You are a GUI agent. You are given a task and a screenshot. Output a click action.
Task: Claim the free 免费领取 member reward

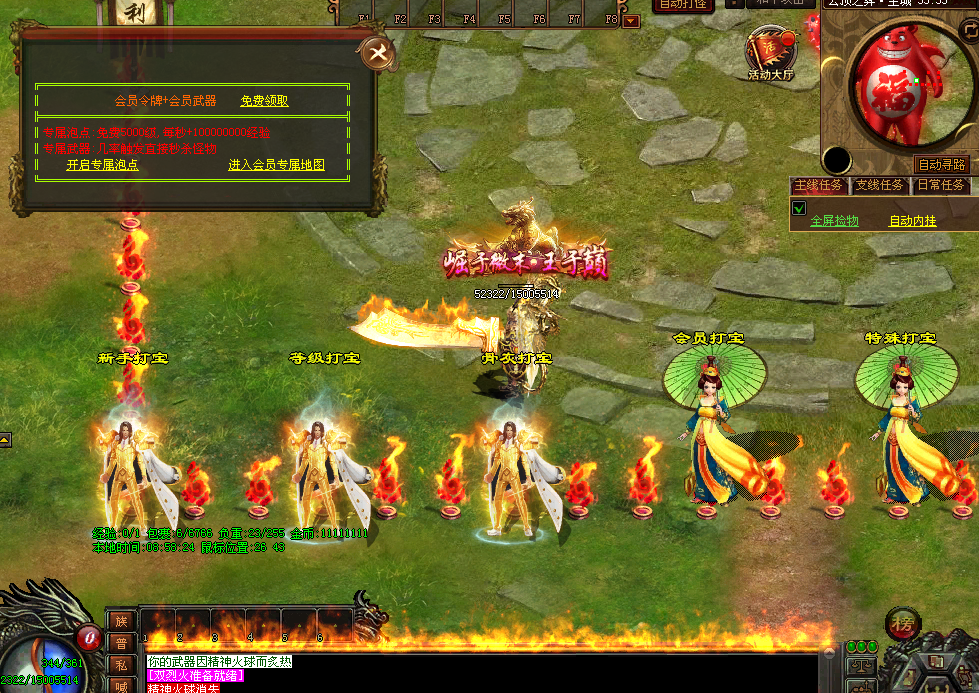[x=264, y=101]
